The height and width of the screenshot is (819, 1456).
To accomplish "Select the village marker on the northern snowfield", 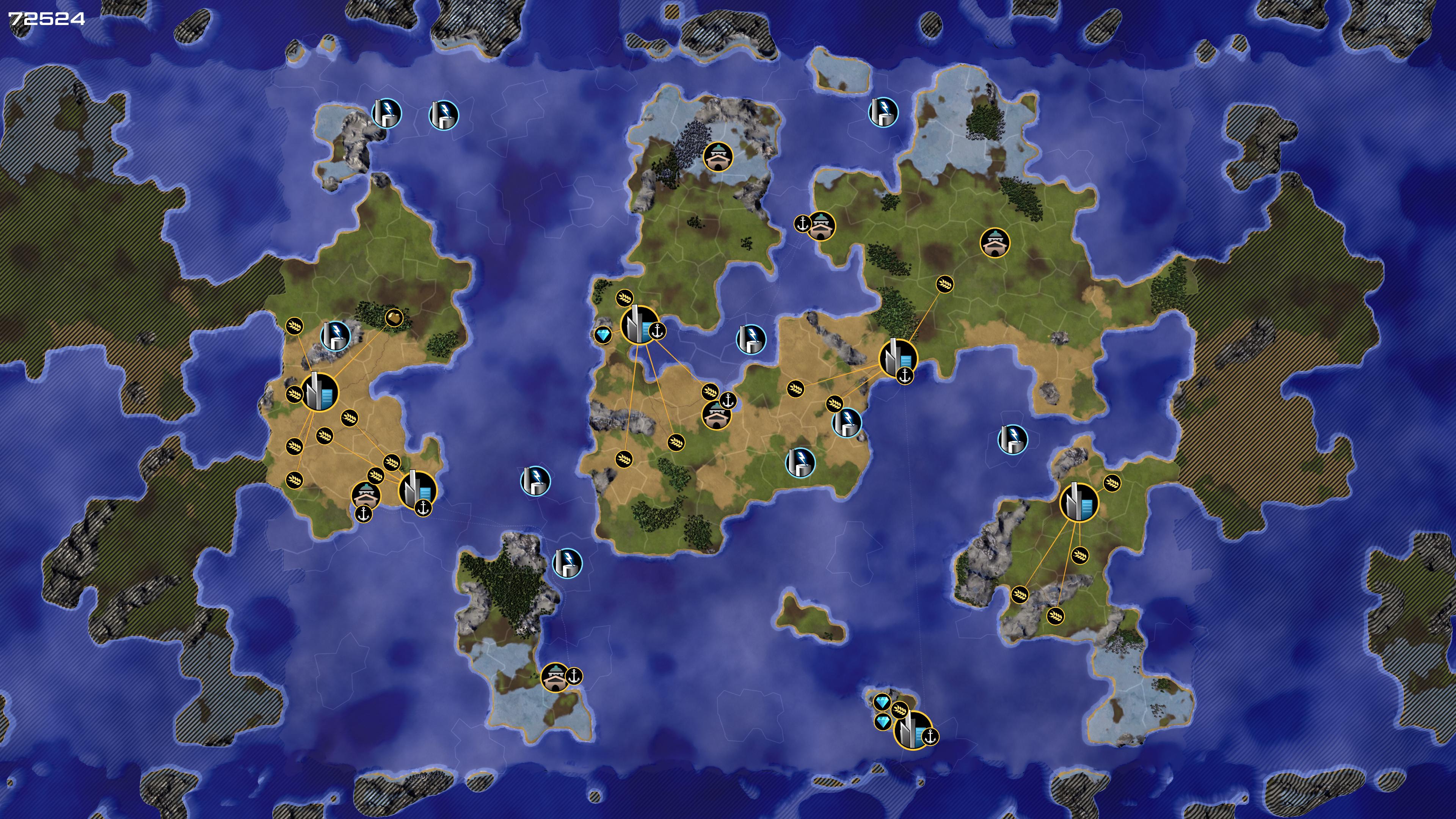I will [718, 155].
